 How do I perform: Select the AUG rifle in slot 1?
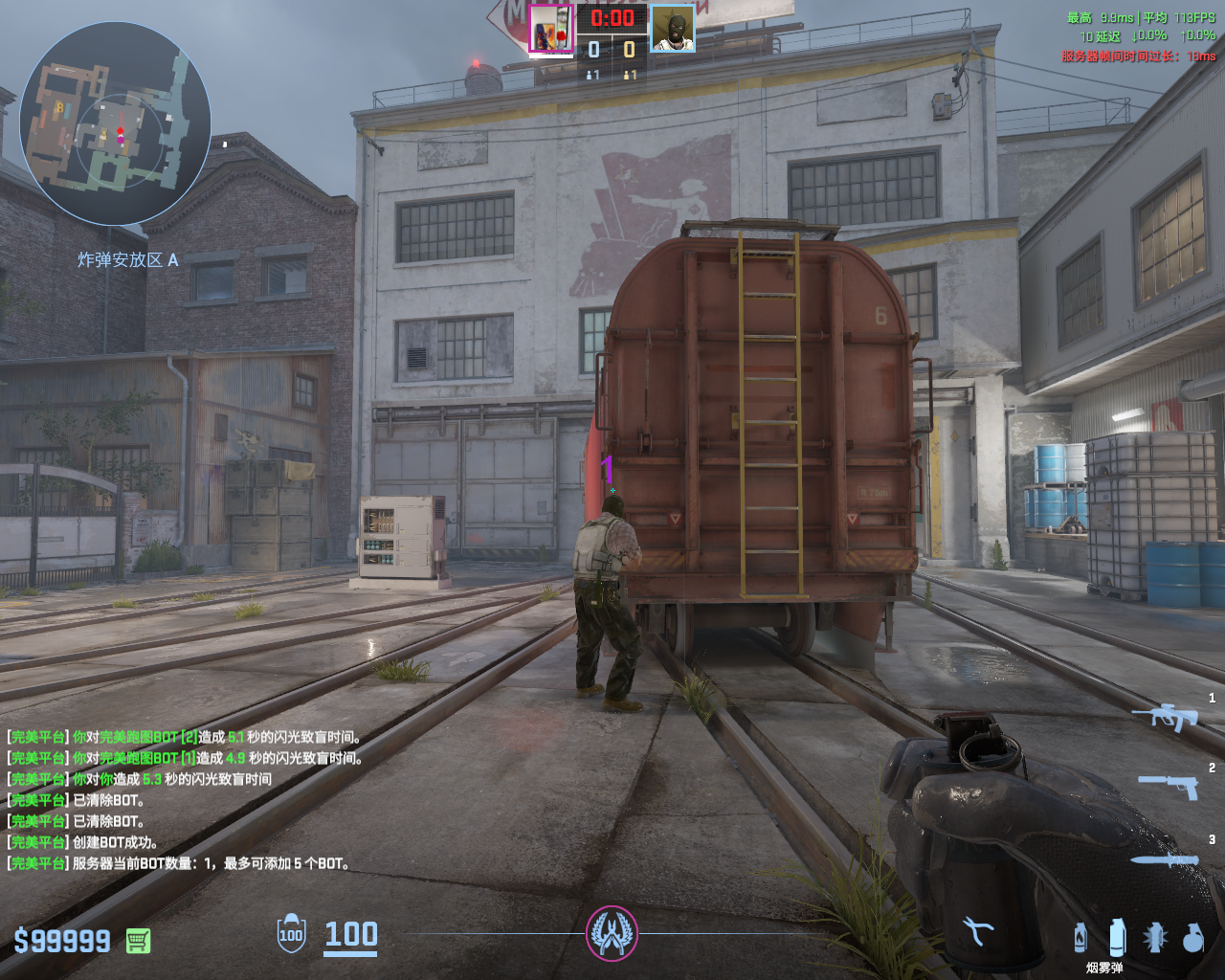coord(1166,716)
